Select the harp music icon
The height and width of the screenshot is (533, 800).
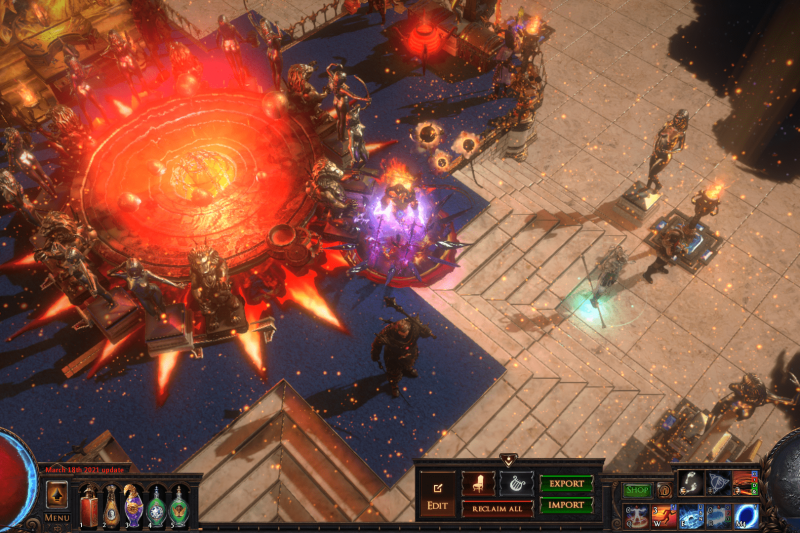[516, 483]
